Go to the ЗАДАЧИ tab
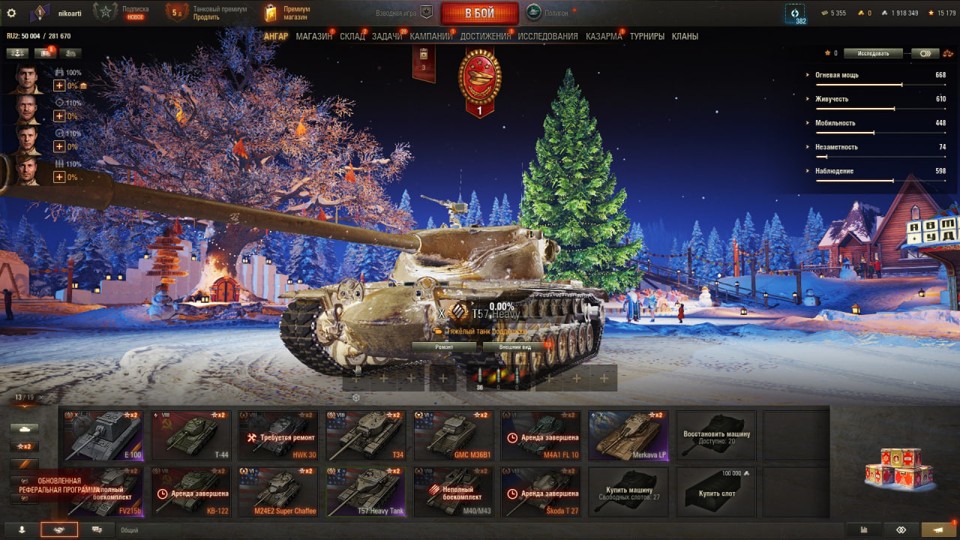Viewport: 960px width, 540px height. pos(387,36)
